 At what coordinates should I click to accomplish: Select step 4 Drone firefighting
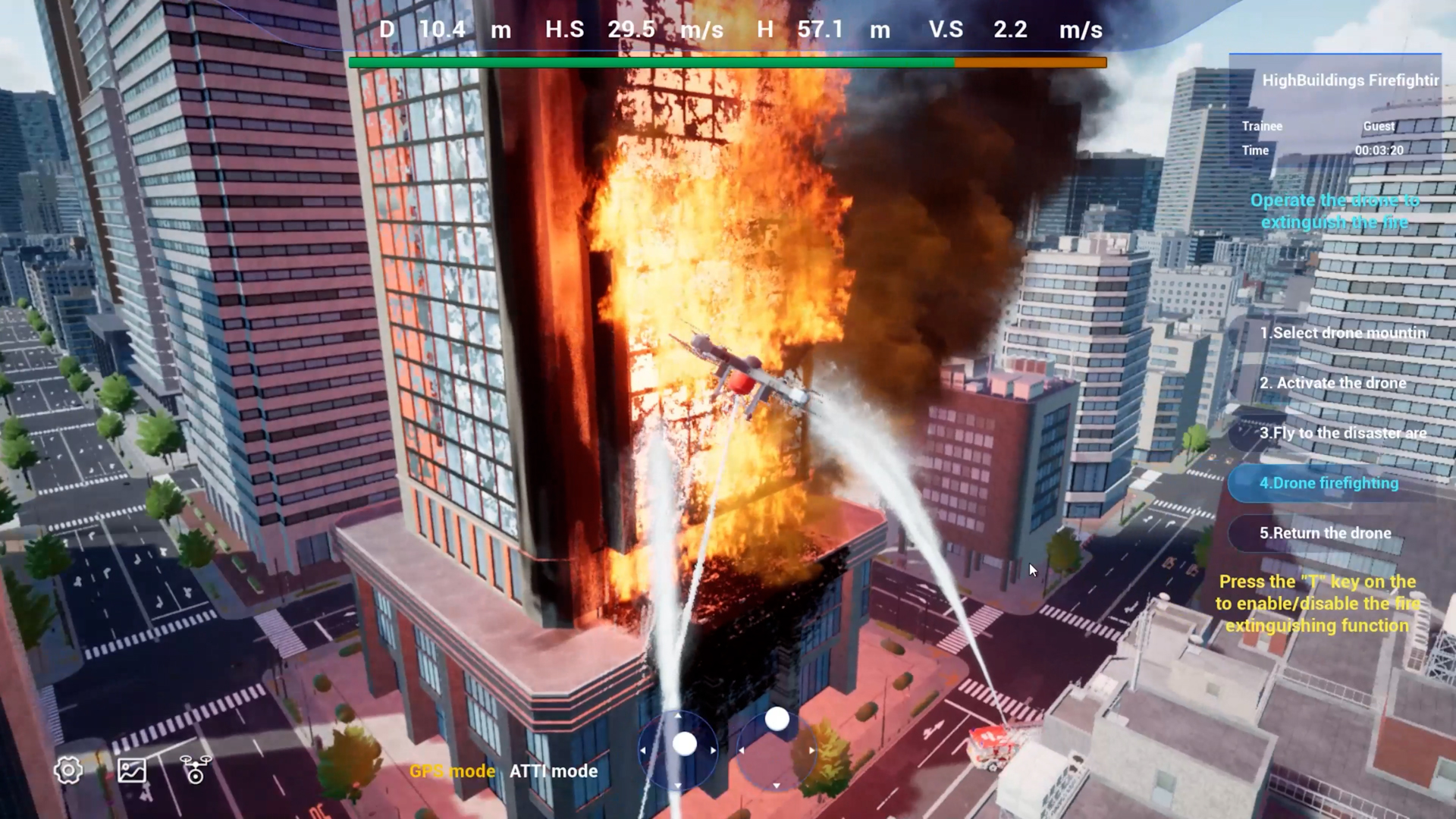point(1329,483)
